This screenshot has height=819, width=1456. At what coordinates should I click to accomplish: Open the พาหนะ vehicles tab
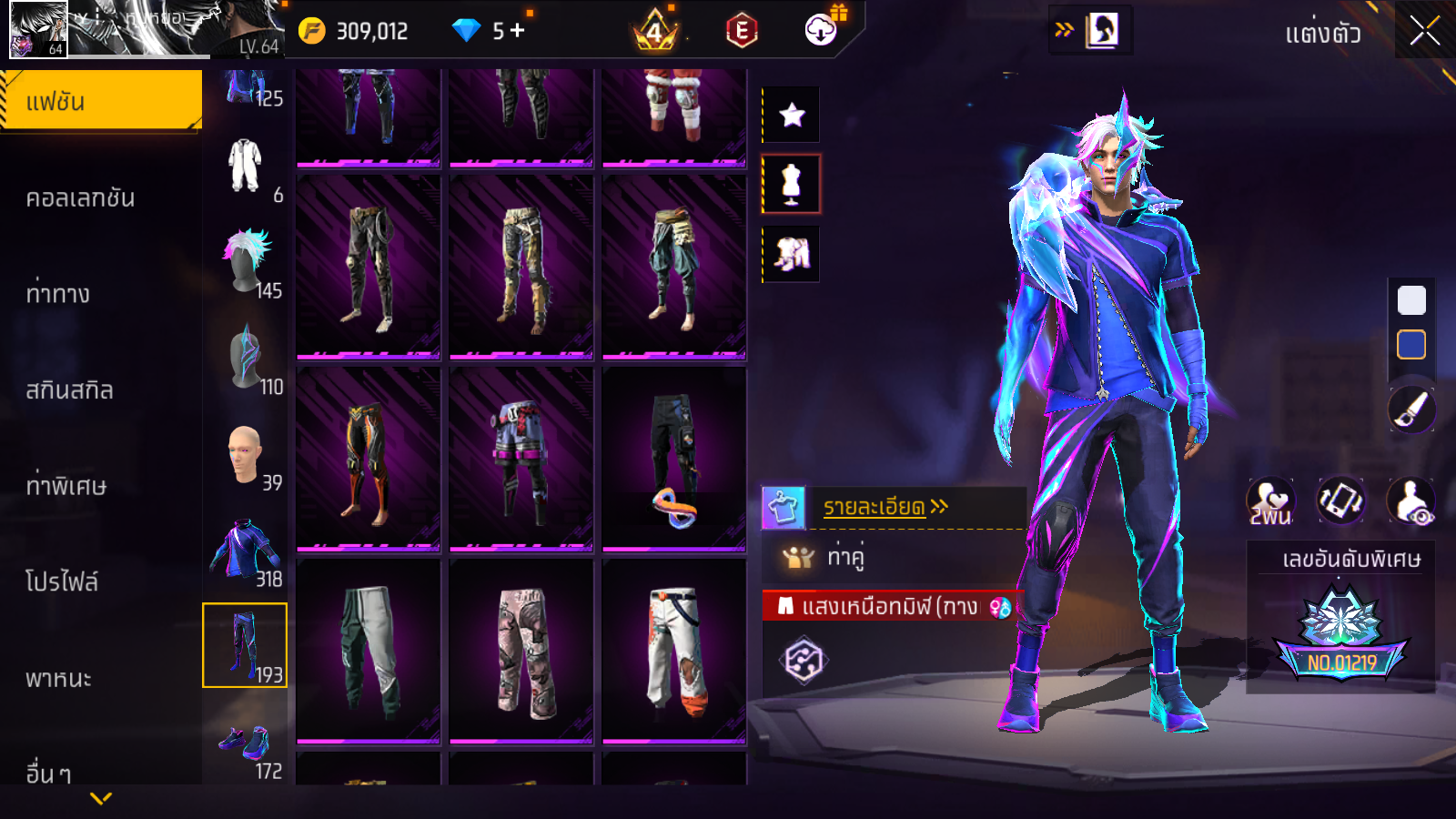(x=58, y=678)
